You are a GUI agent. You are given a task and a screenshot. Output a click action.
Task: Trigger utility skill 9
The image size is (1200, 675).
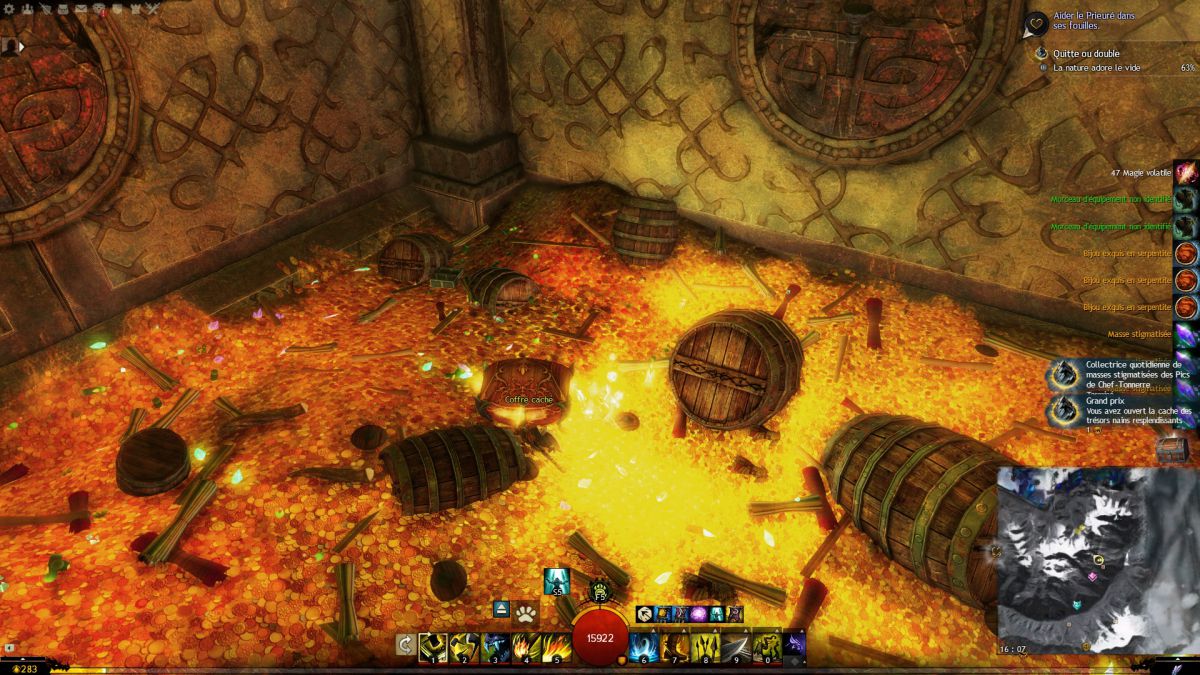coord(737,647)
